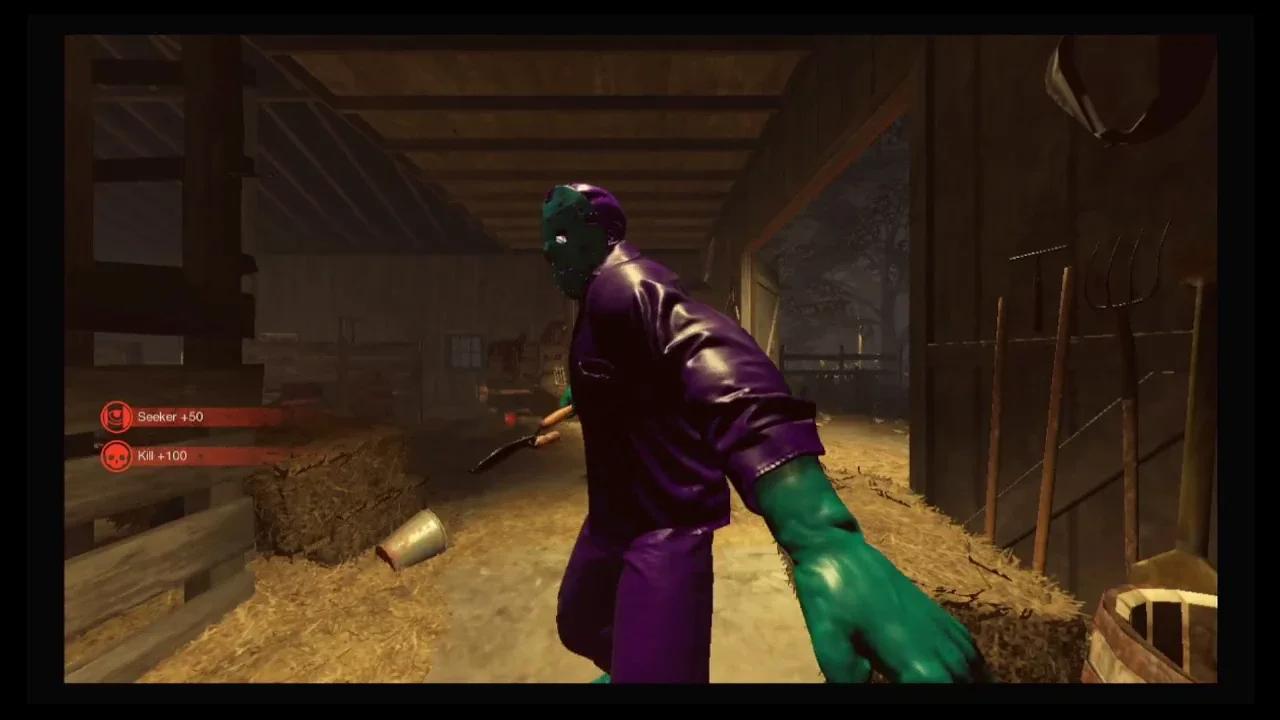The height and width of the screenshot is (720, 1280).
Task: Click Jason's green hockey mask
Action: coord(570,230)
